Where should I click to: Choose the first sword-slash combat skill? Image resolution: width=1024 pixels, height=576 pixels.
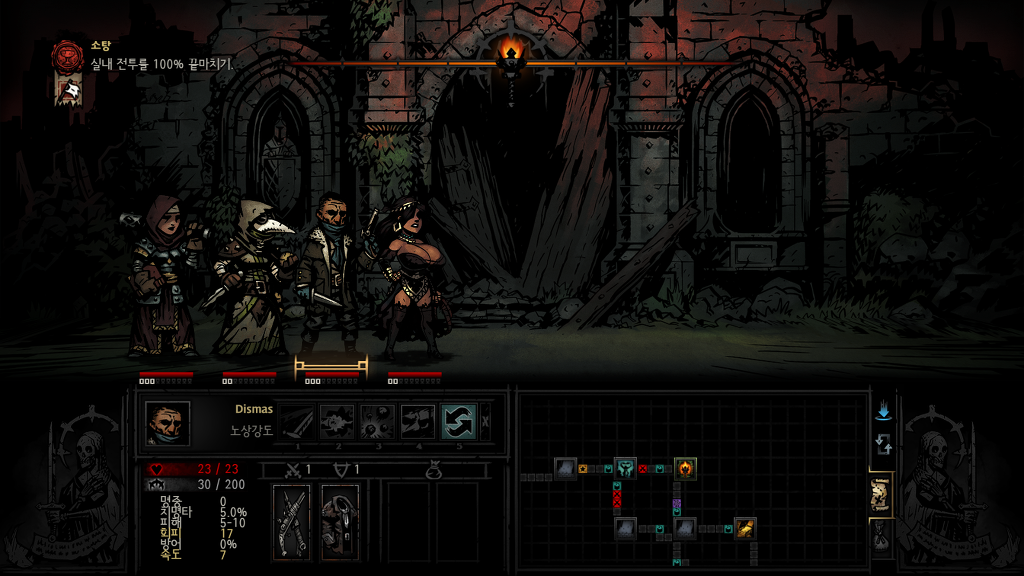[x=296, y=422]
